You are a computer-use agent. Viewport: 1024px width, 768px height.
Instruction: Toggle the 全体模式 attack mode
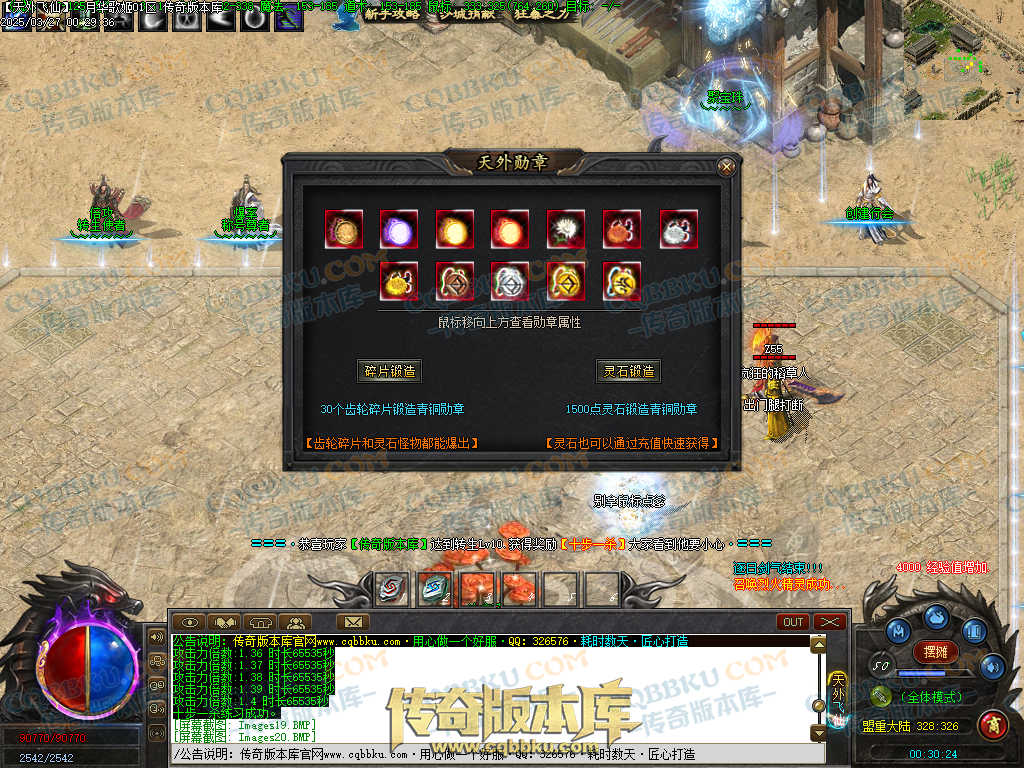click(x=930, y=697)
